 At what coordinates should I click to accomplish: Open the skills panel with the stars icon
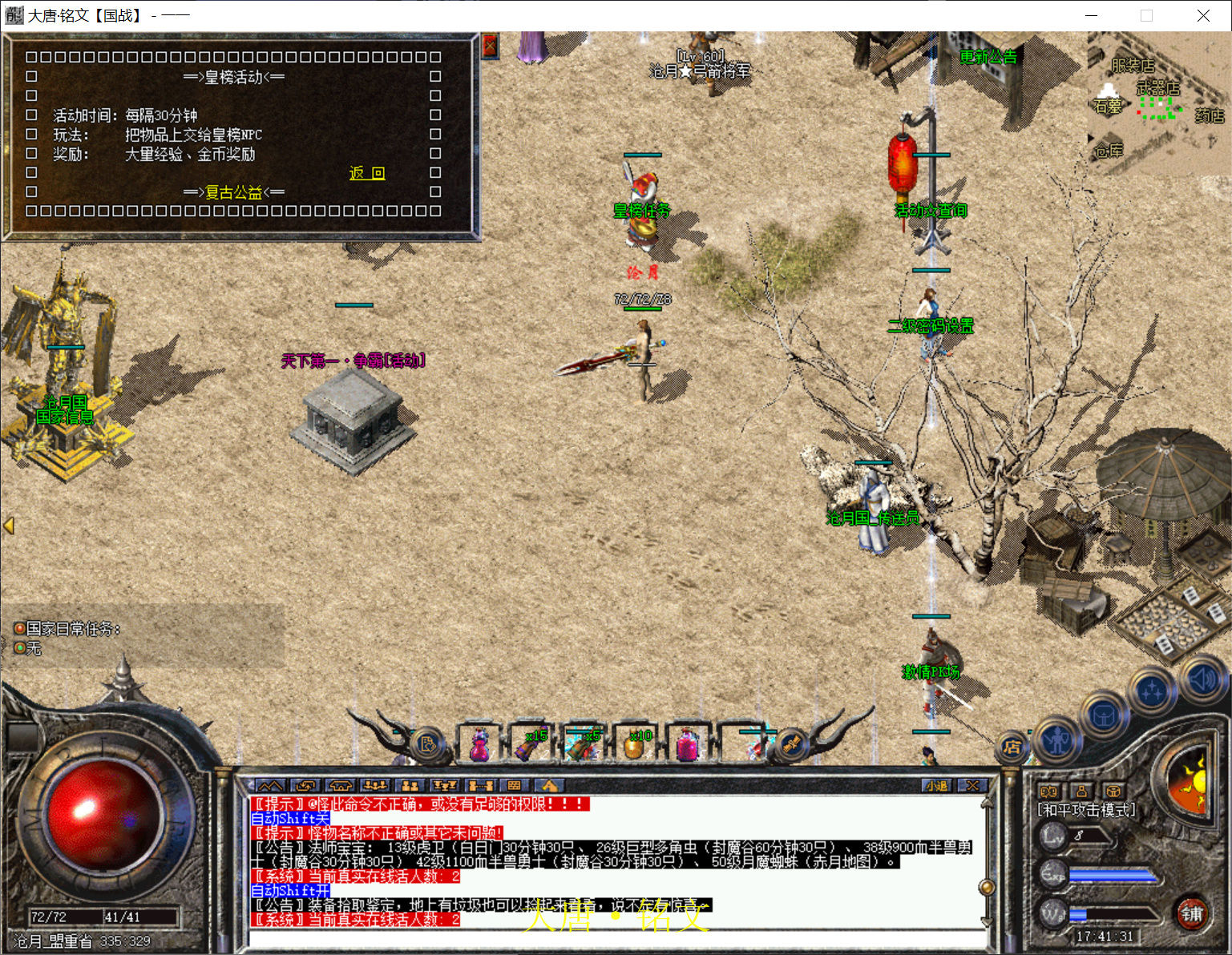[1152, 691]
